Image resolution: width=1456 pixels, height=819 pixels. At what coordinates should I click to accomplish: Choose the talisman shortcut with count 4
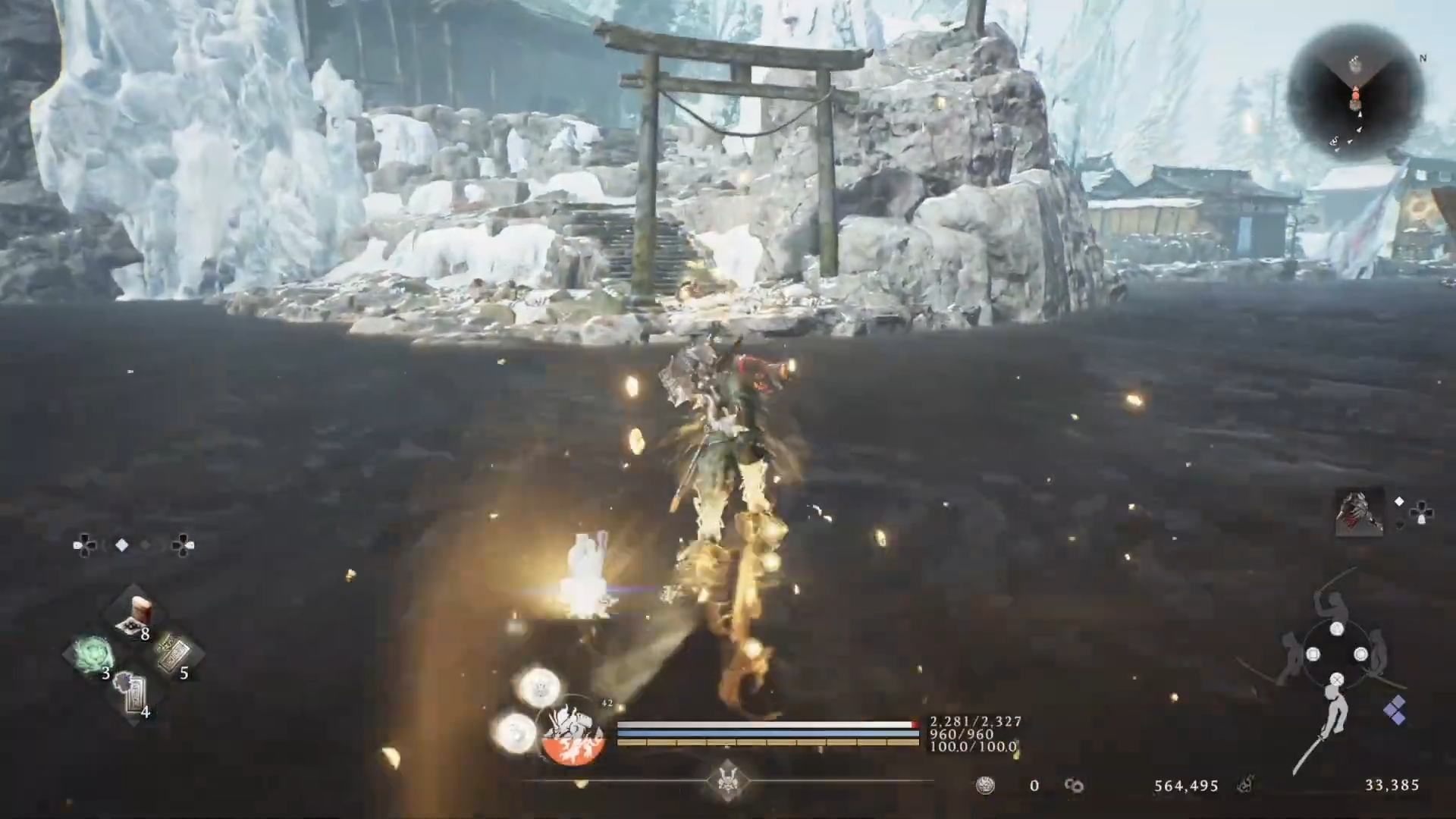[x=135, y=694]
